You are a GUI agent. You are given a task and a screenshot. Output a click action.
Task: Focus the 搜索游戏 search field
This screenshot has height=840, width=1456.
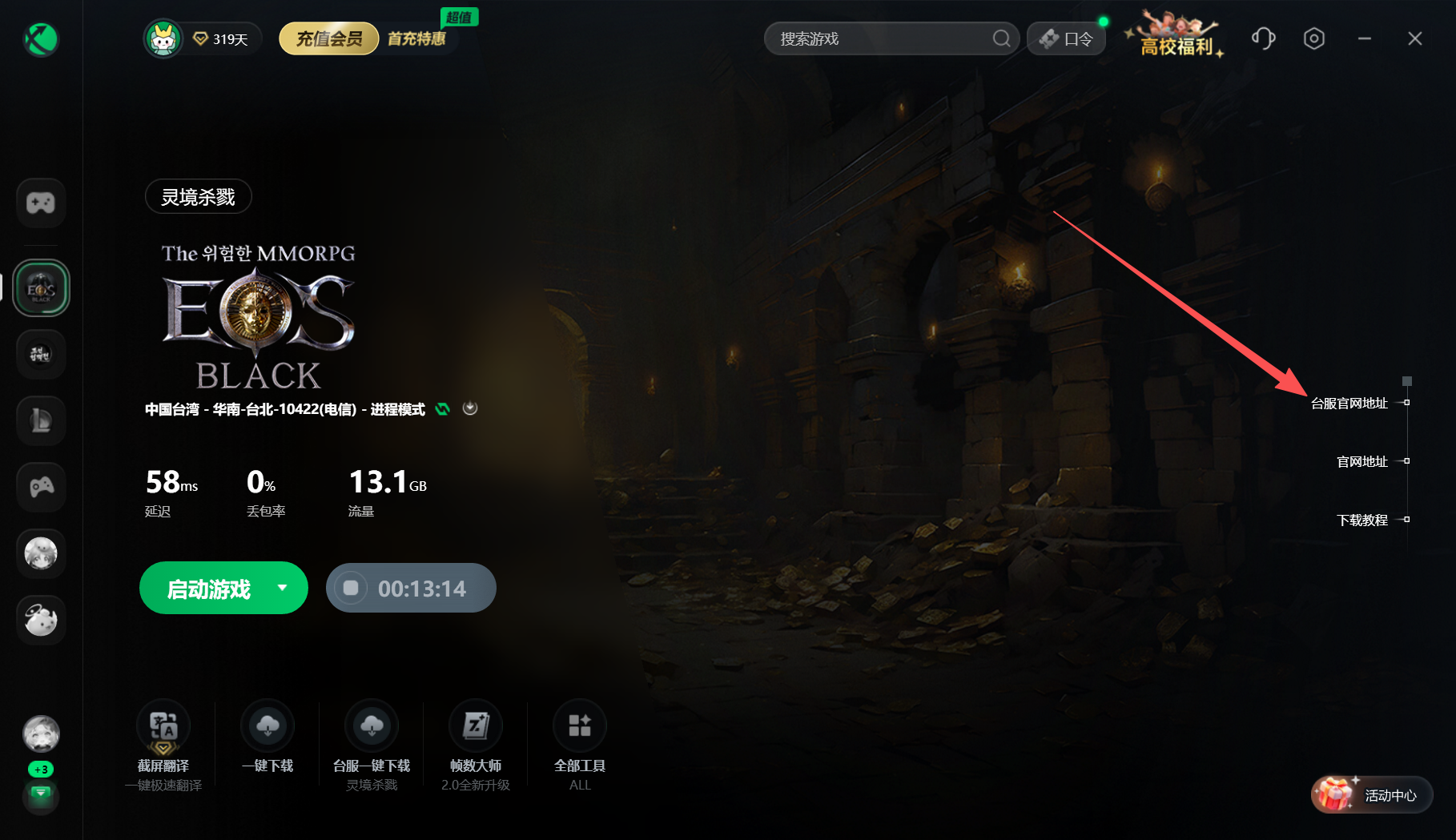click(881, 38)
